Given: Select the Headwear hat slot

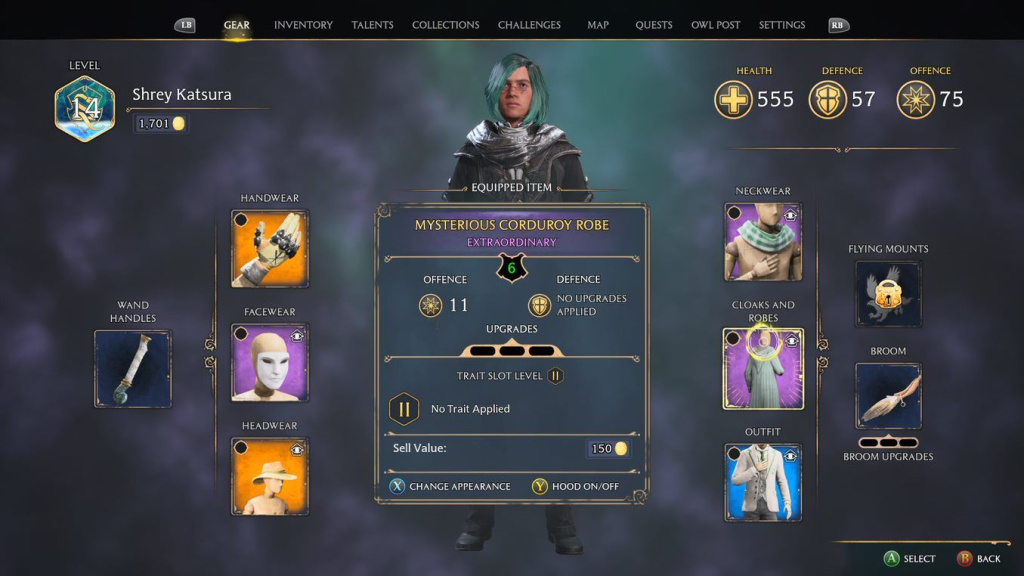Looking at the screenshot, I should (x=270, y=476).
